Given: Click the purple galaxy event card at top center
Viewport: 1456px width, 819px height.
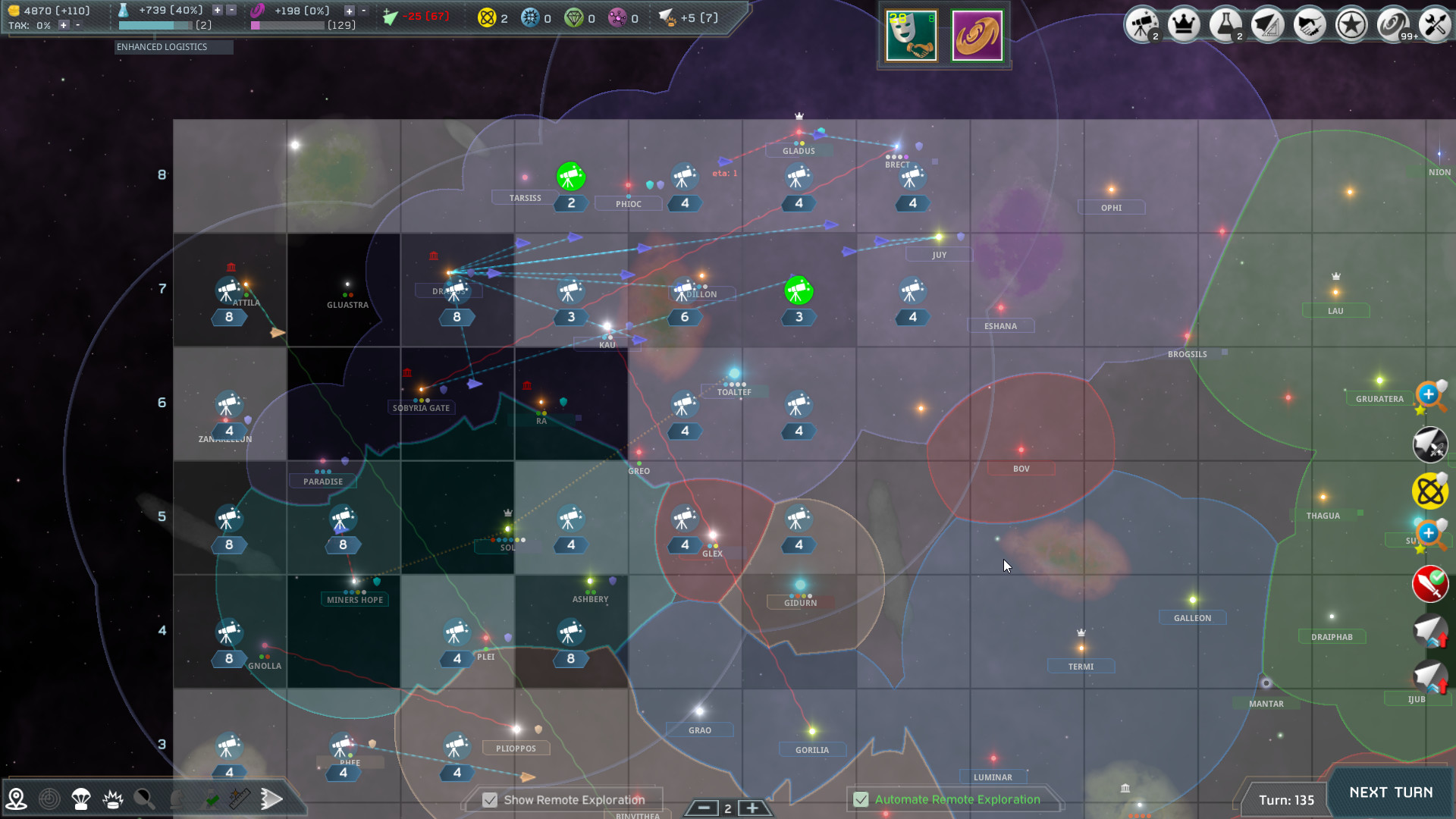Looking at the screenshot, I should click(x=977, y=35).
